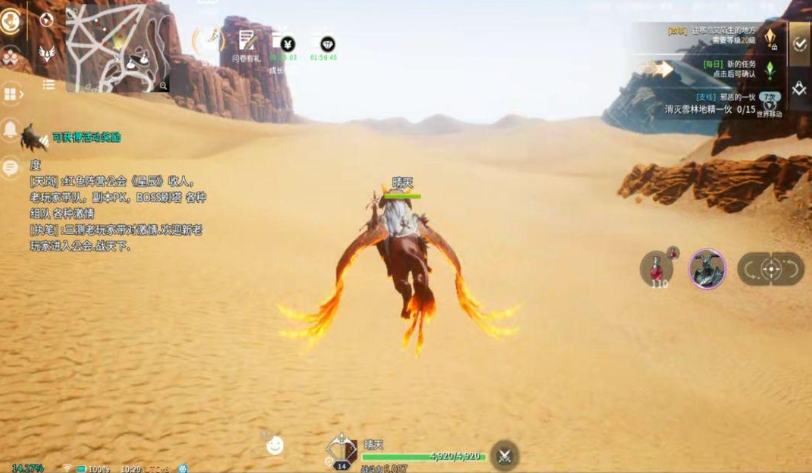The image size is (812, 473).
Task: Open the bow class character portrait
Action: point(341,449)
